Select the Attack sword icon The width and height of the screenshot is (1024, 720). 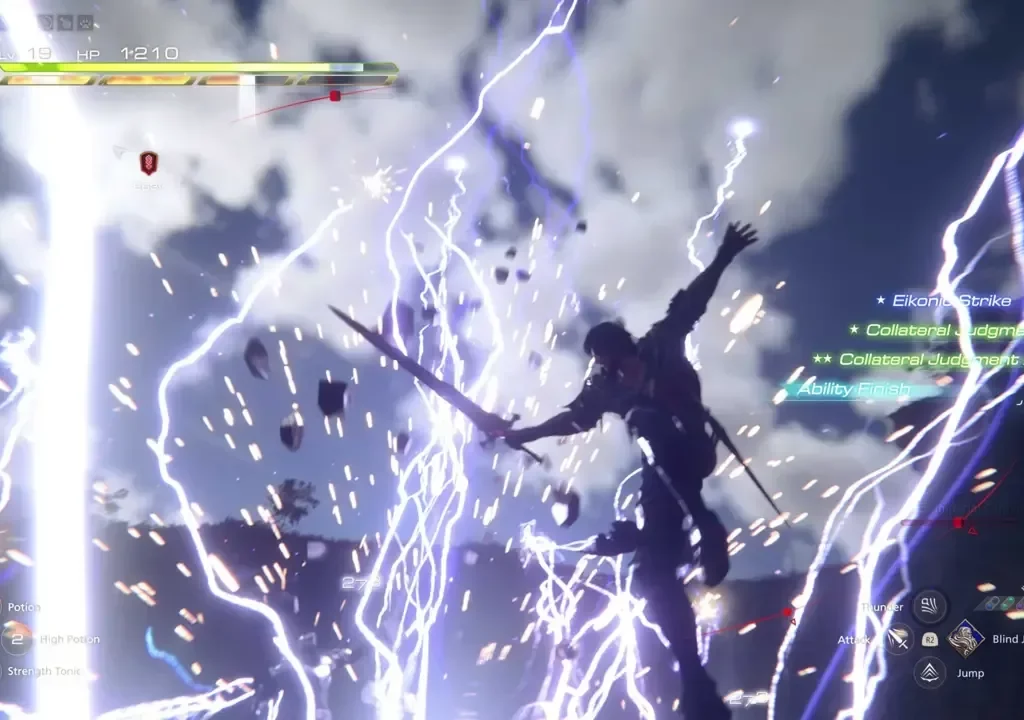899,639
